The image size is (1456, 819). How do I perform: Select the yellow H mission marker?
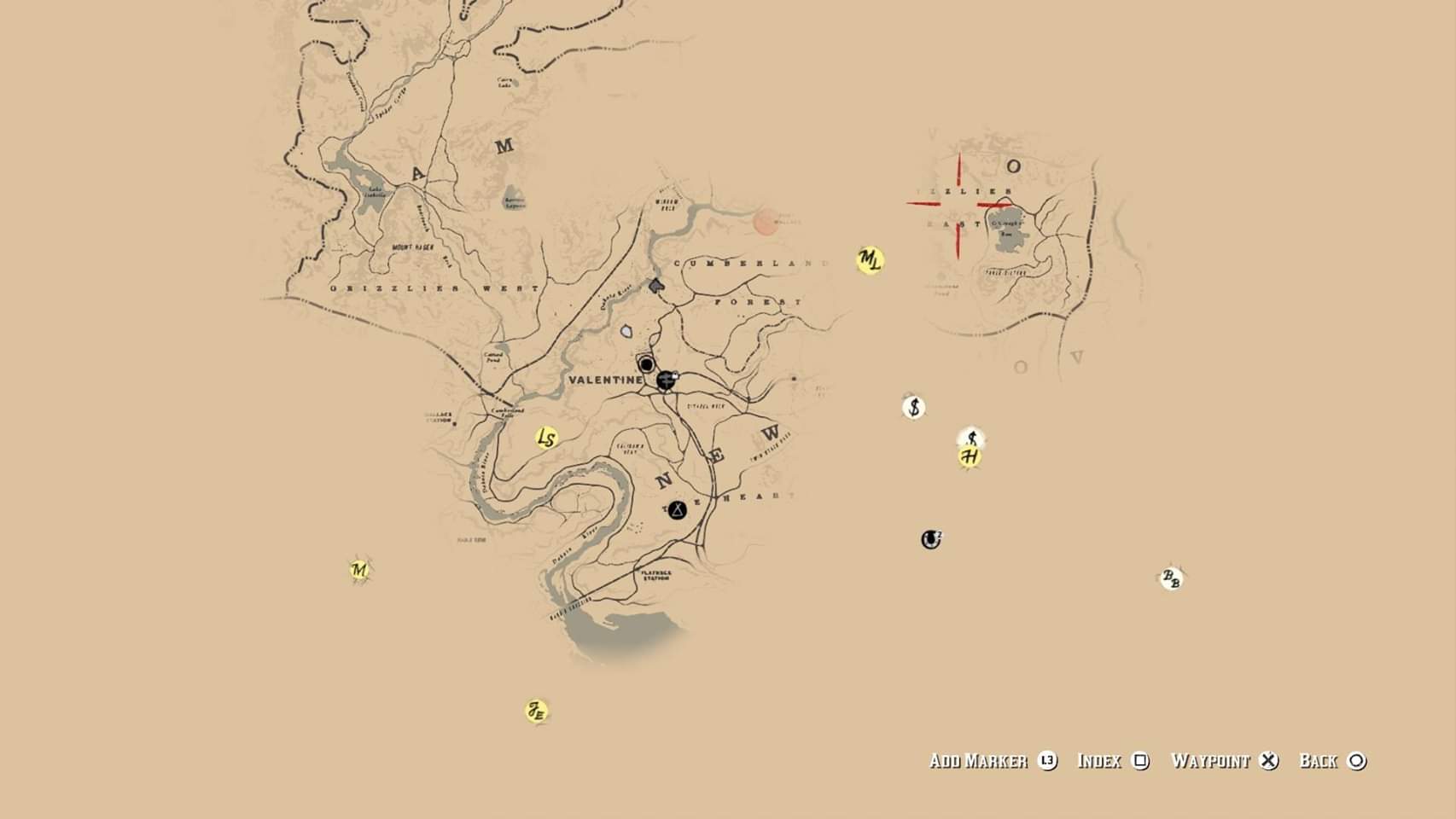pyautogui.click(x=970, y=457)
